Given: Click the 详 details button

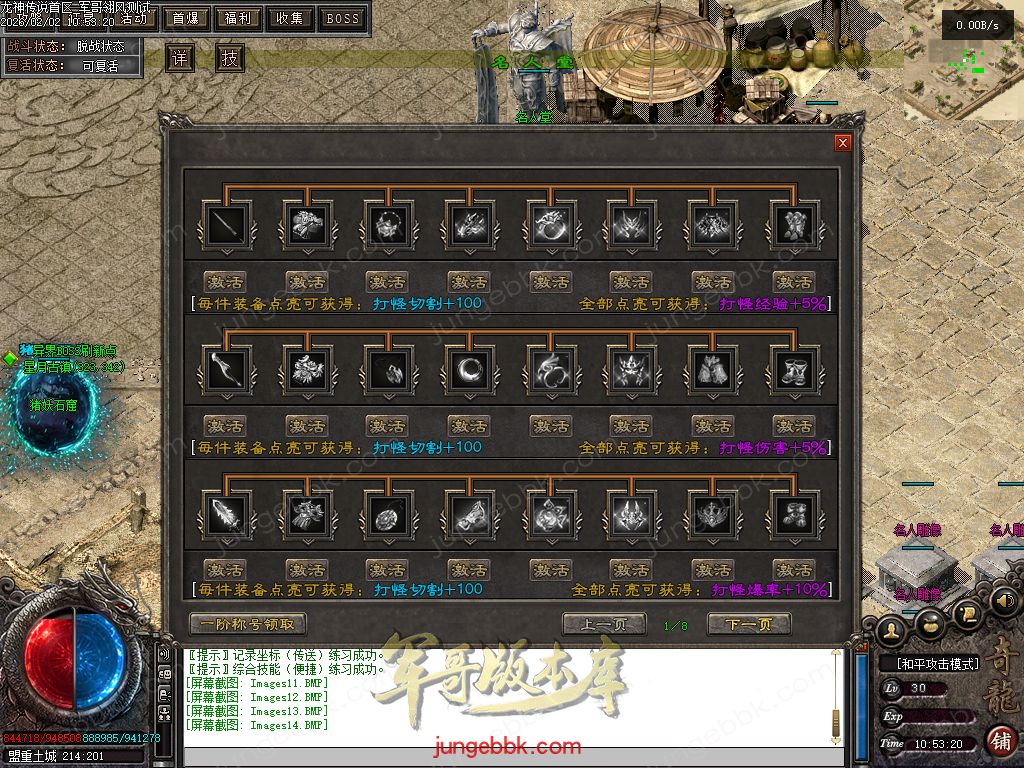Looking at the screenshot, I should point(180,58).
